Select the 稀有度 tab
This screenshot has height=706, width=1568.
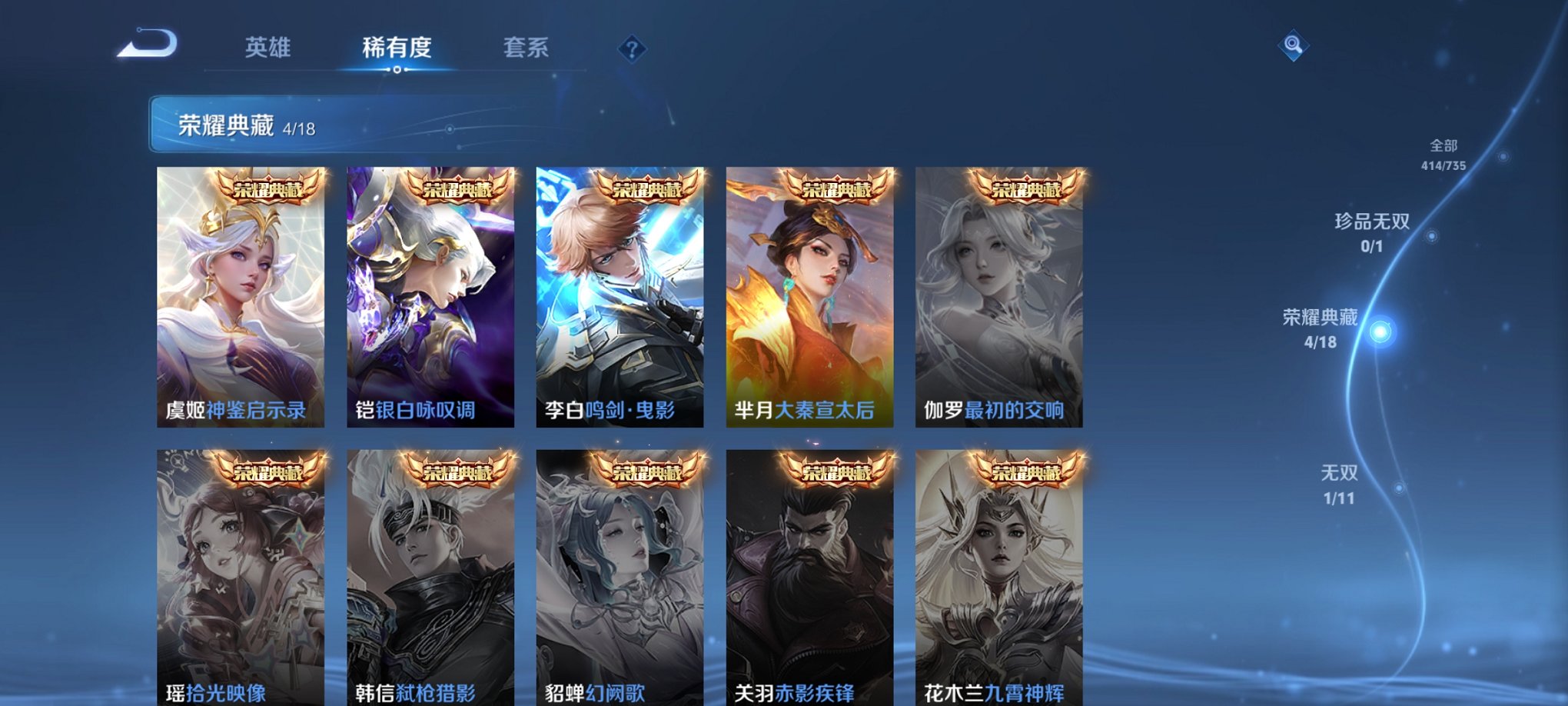(x=397, y=48)
